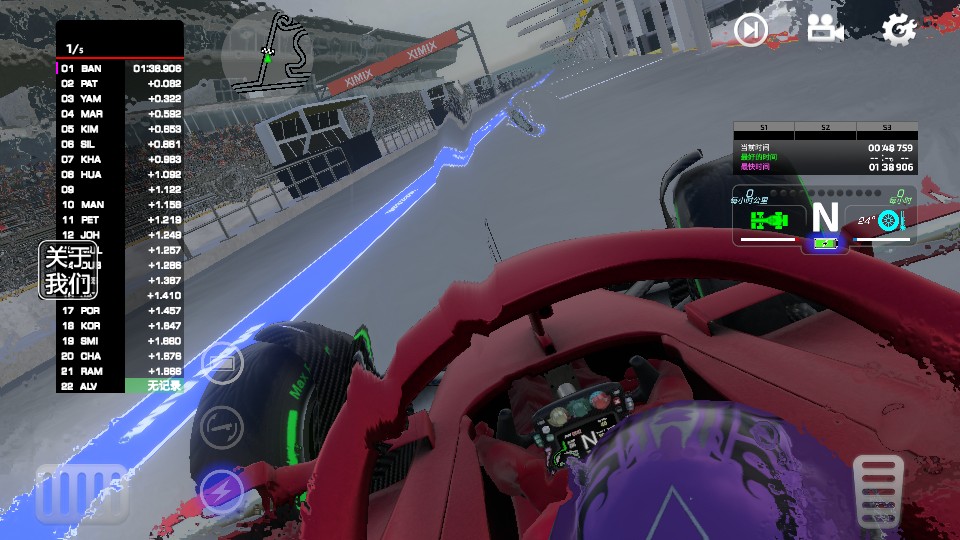Switch camera view with the camera icon
Viewport: 960px width, 540px height.
click(x=825, y=29)
